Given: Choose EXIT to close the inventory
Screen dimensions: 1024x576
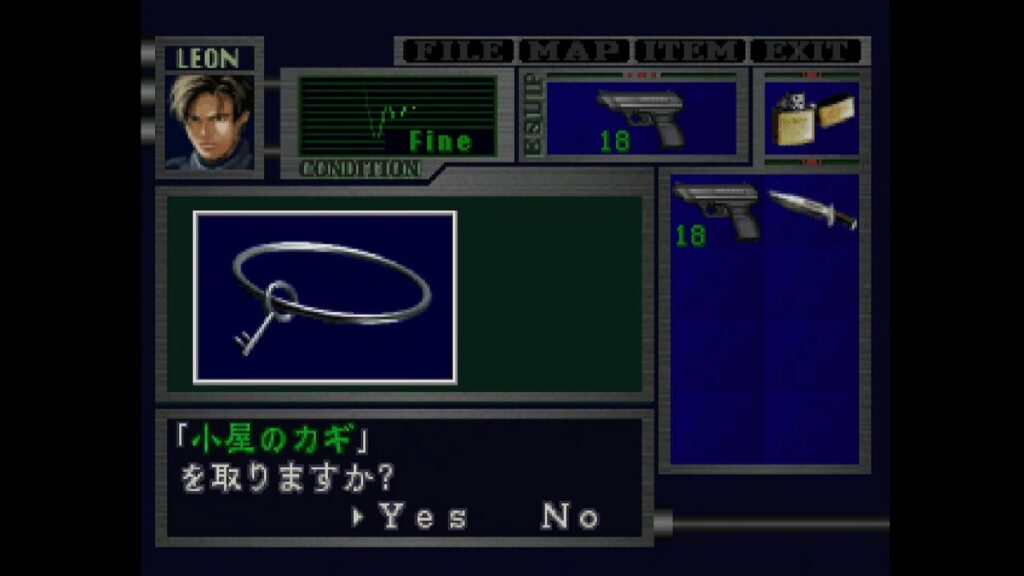Looking at the screenshot, I should [806, 51].
